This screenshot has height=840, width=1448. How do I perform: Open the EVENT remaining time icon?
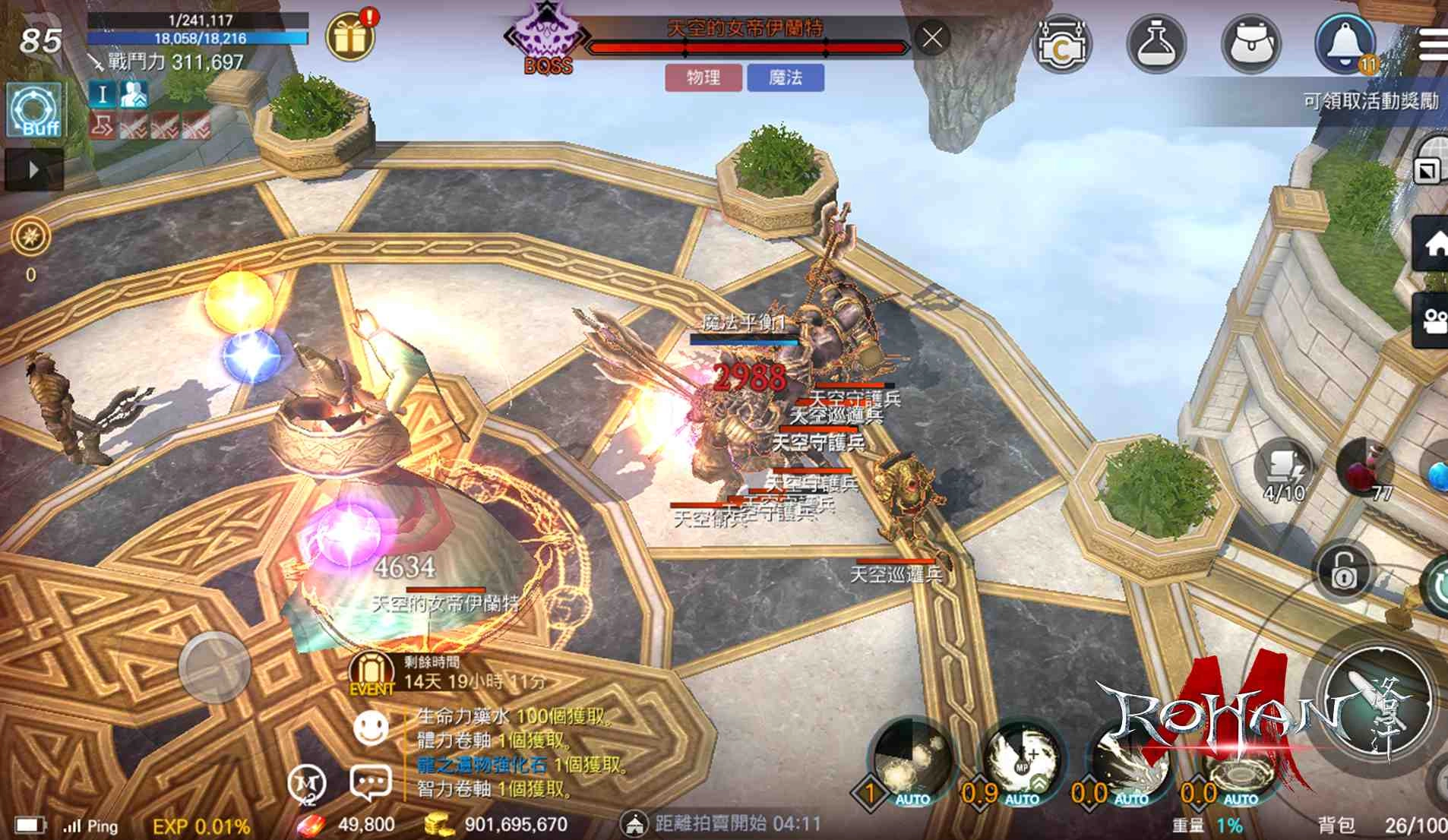pos(371,674)
